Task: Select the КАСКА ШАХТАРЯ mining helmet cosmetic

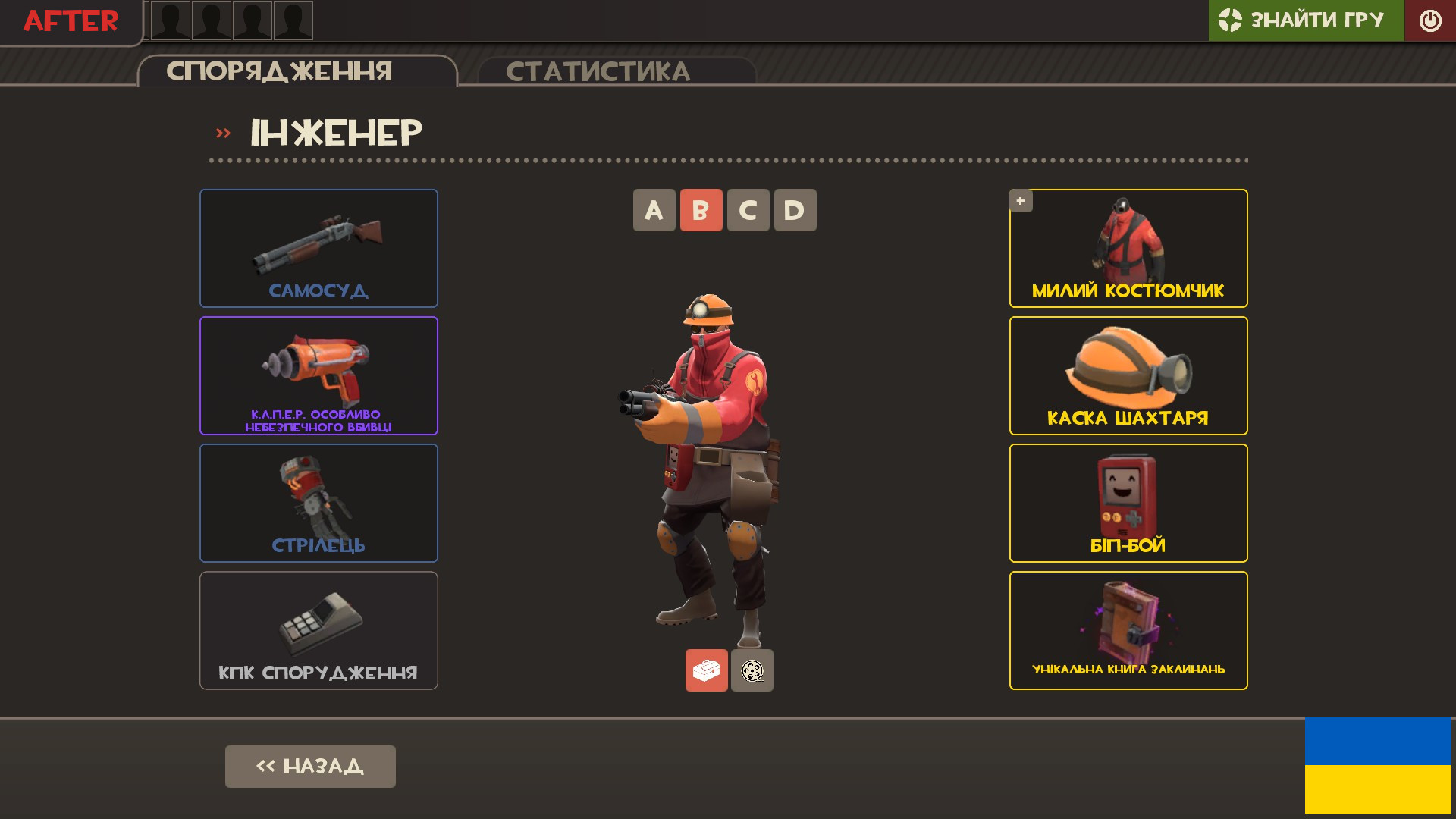Action: point(1128,375)
